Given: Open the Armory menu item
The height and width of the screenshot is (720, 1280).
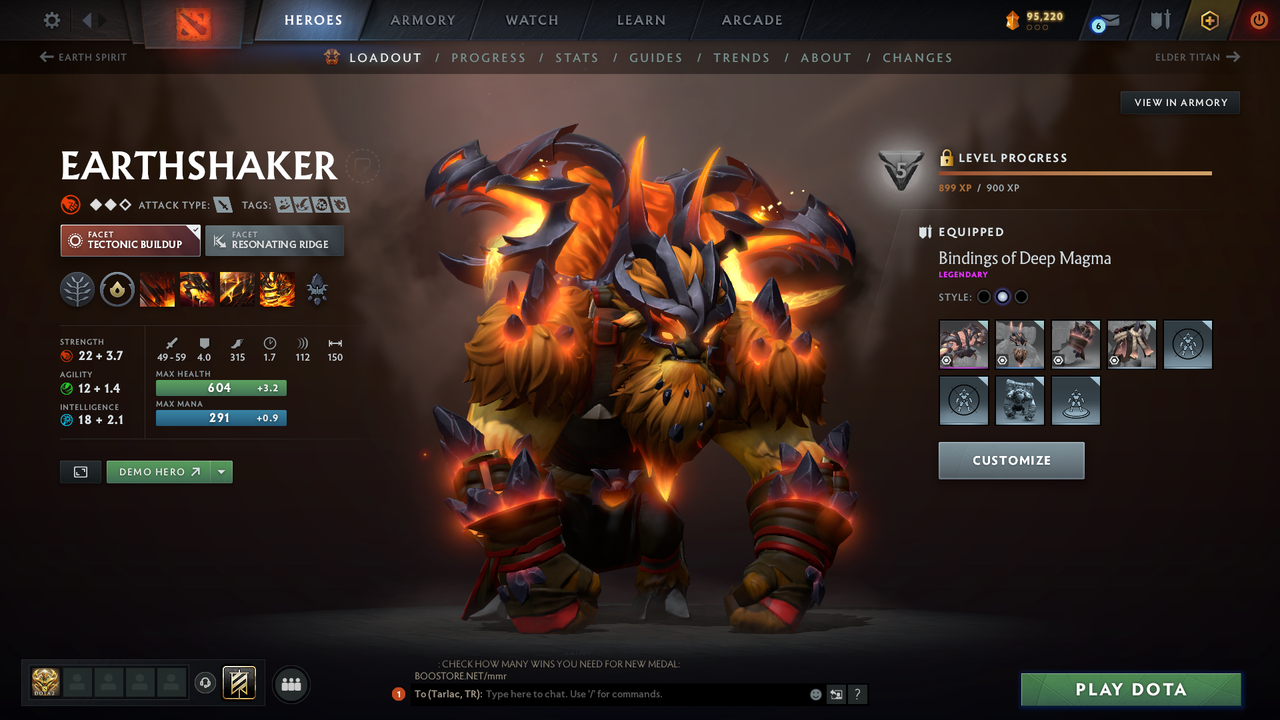Looking at the screenshot, I should (x=422, y=20).
